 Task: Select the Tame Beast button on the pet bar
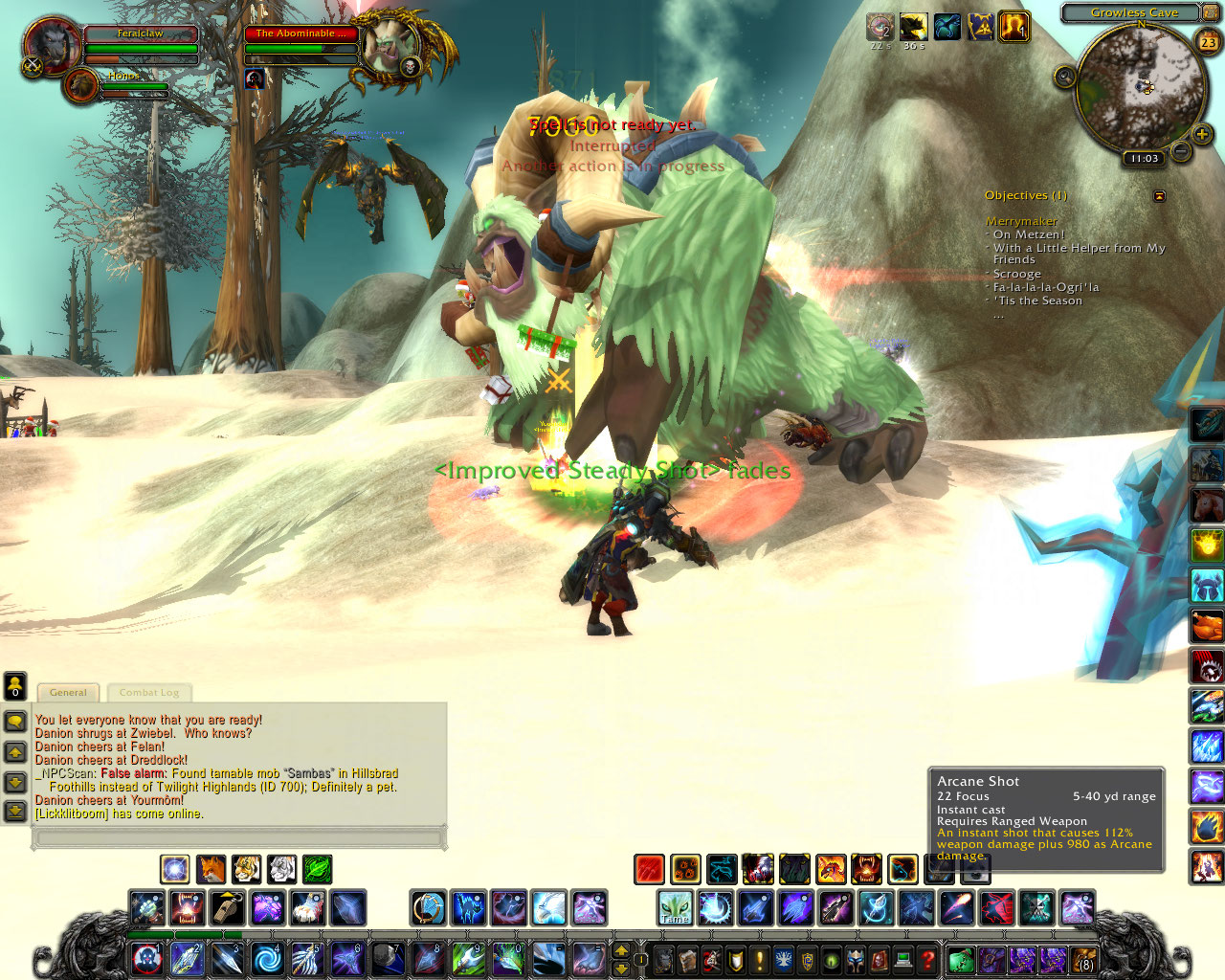[x=673, y=907]
